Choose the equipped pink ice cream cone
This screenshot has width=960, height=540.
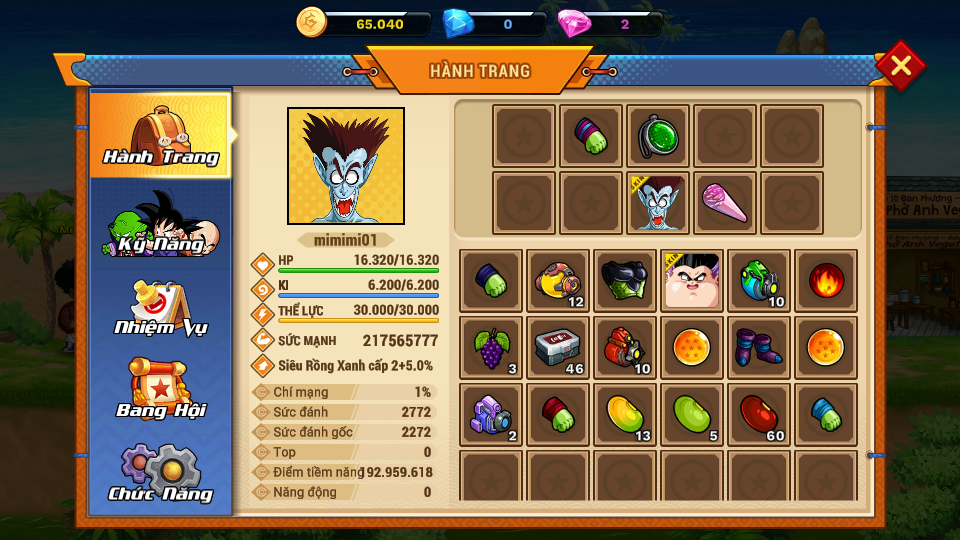[x=725, y=203]
